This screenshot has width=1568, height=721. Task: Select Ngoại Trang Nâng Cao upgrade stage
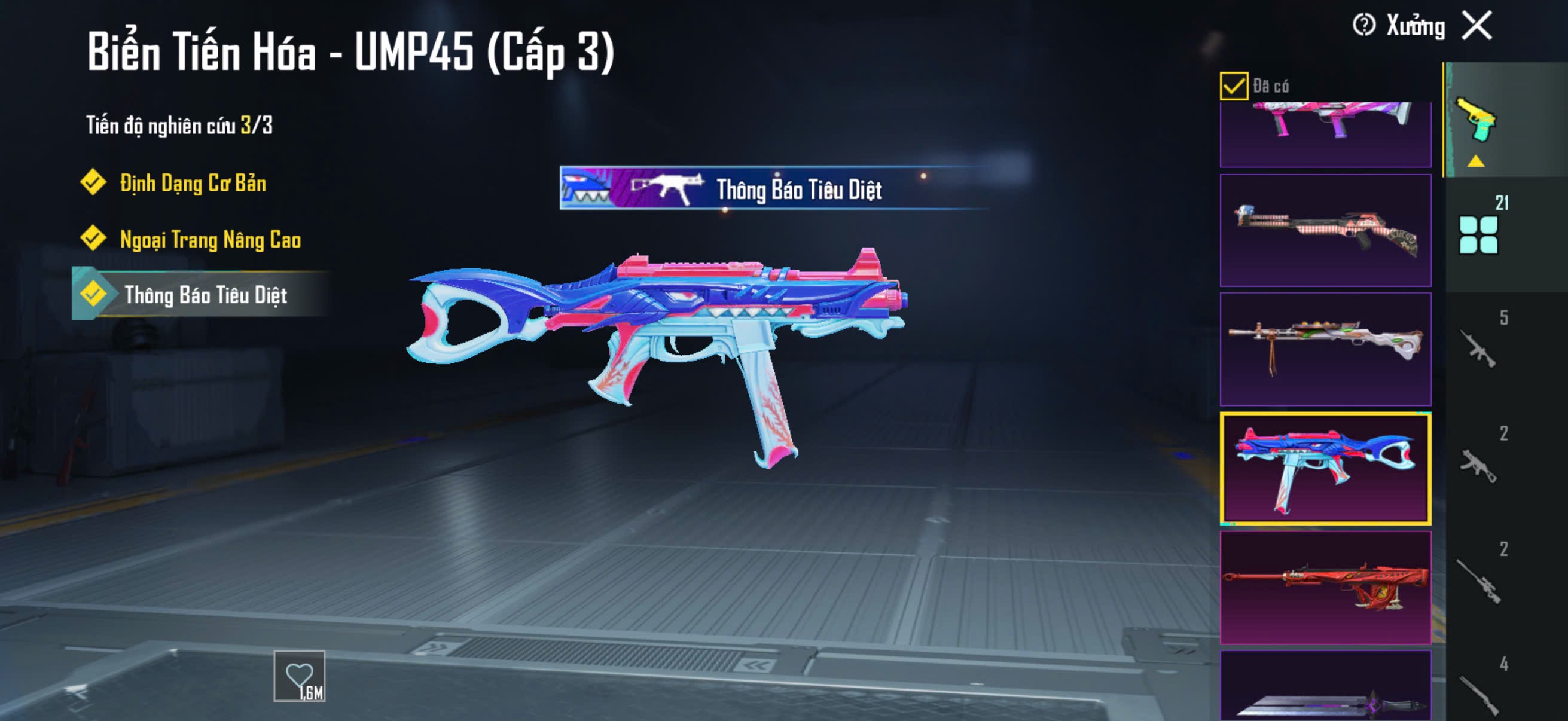pos(209,239)
